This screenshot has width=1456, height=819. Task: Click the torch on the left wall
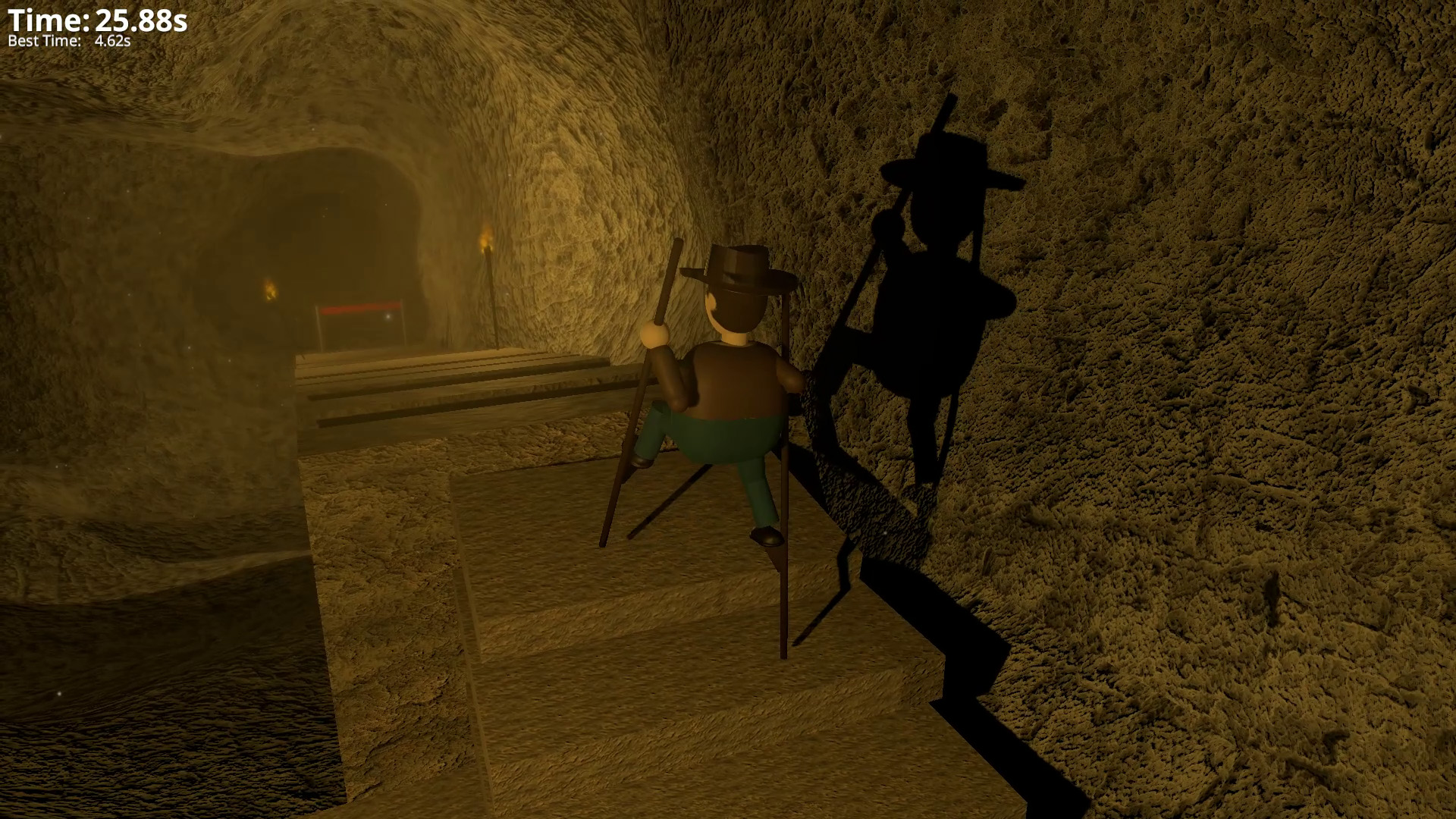click(x=271, y=290)
